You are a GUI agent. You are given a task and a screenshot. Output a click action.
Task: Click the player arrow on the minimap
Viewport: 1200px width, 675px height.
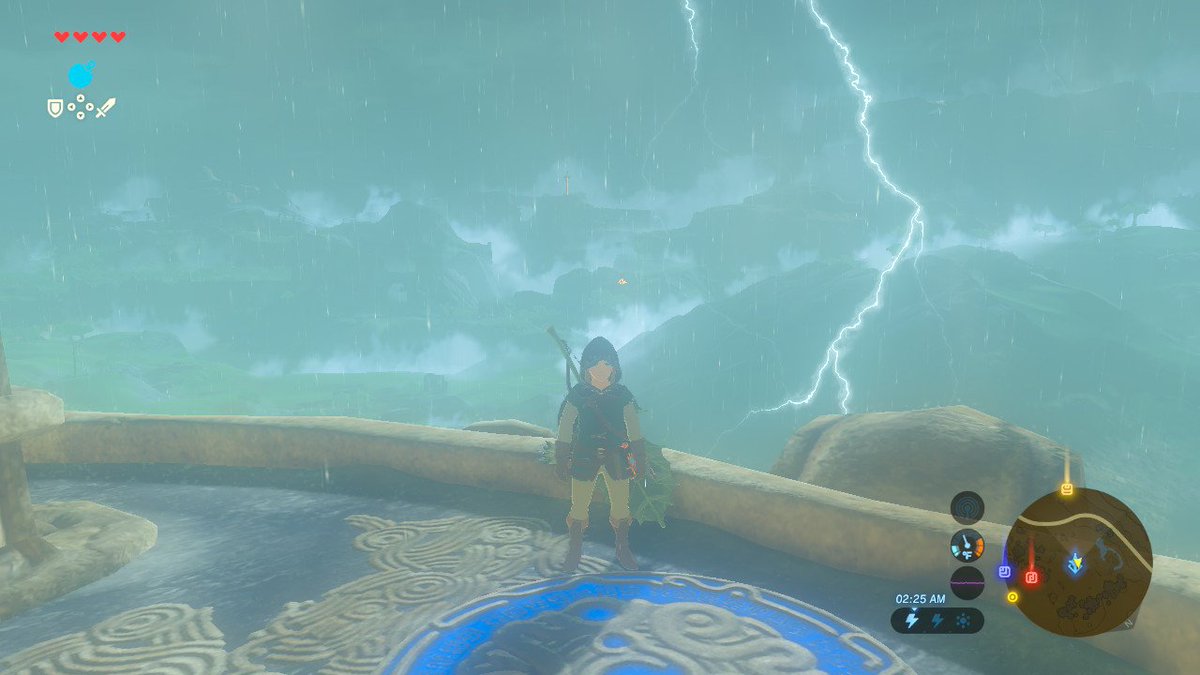point(1075,563)
